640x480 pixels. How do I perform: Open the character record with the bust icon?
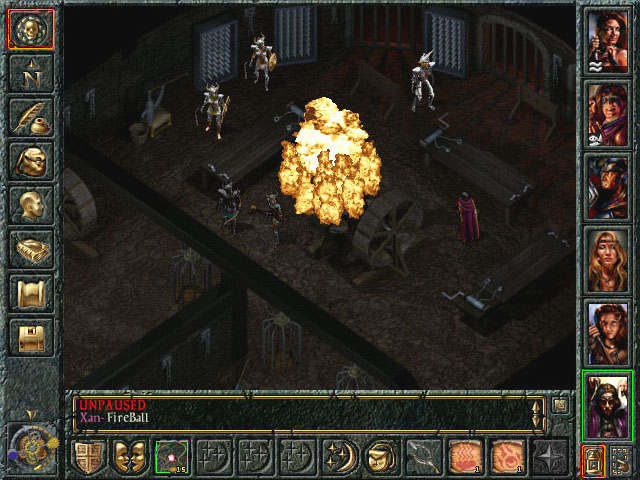click(x=30, y=205)
